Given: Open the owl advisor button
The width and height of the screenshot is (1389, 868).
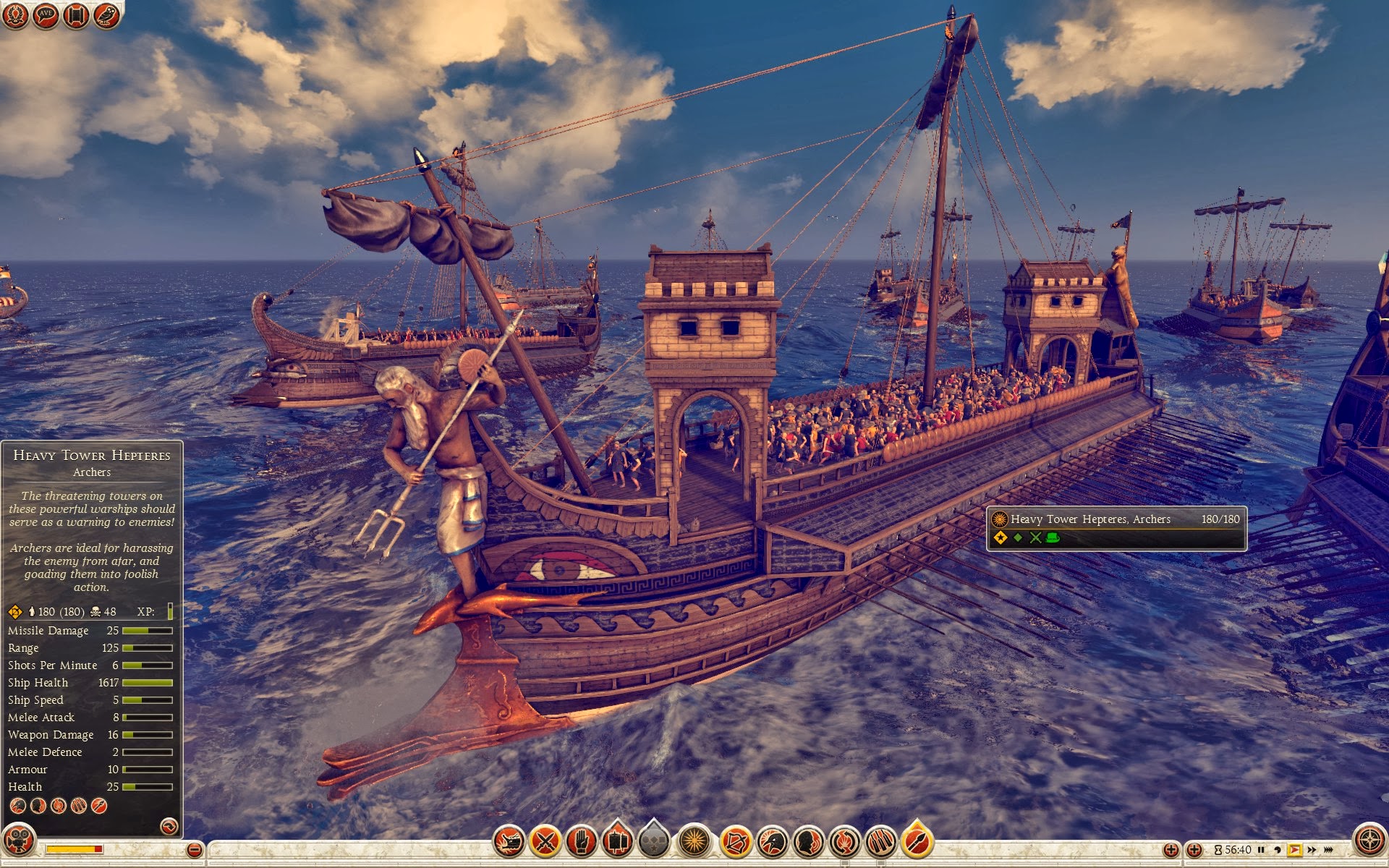Looking at the screenshot, I should click(106, 15).
